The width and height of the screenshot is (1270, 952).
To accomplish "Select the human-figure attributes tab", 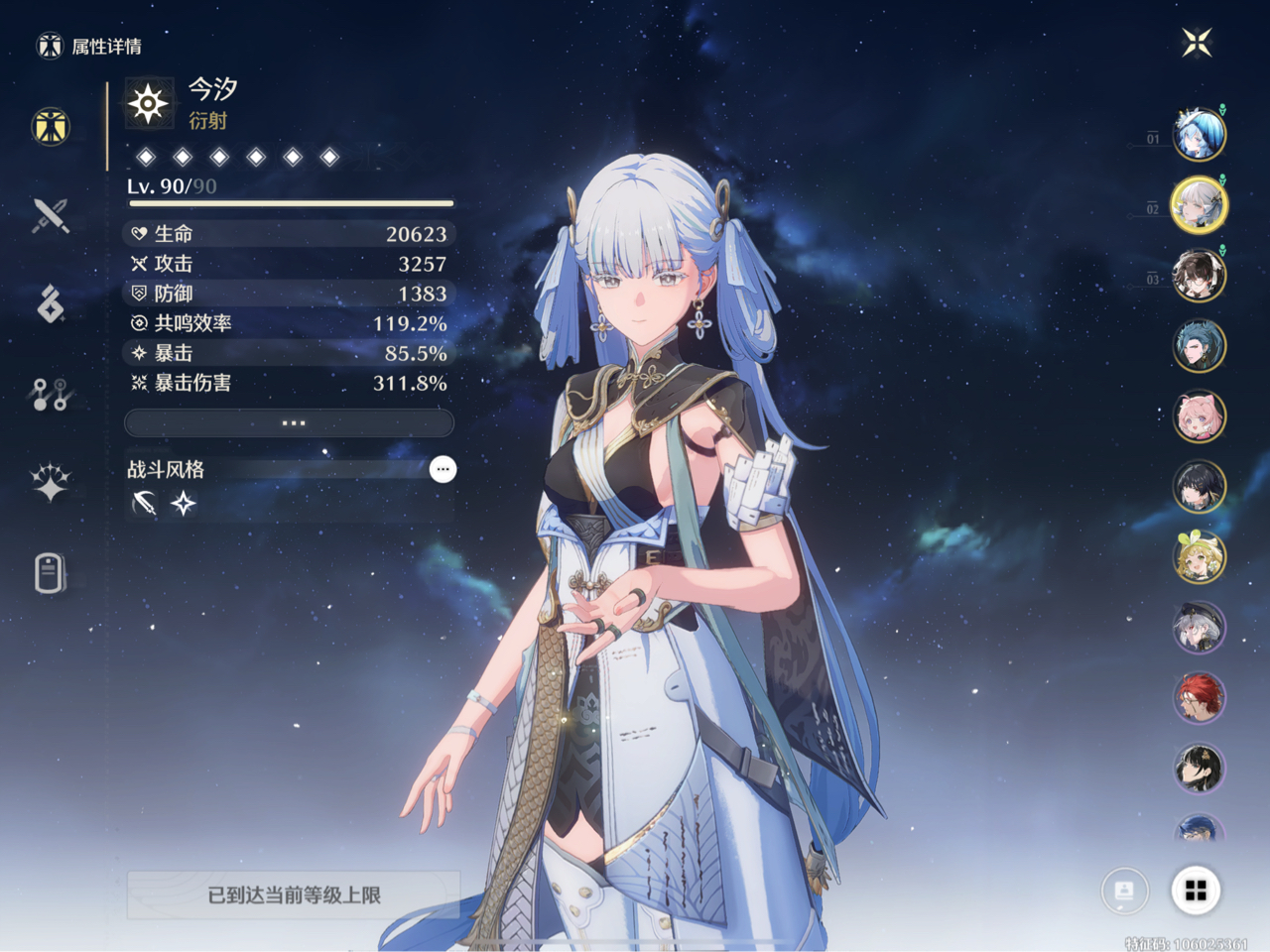I will pyautogui.click(x=51, y=126).
